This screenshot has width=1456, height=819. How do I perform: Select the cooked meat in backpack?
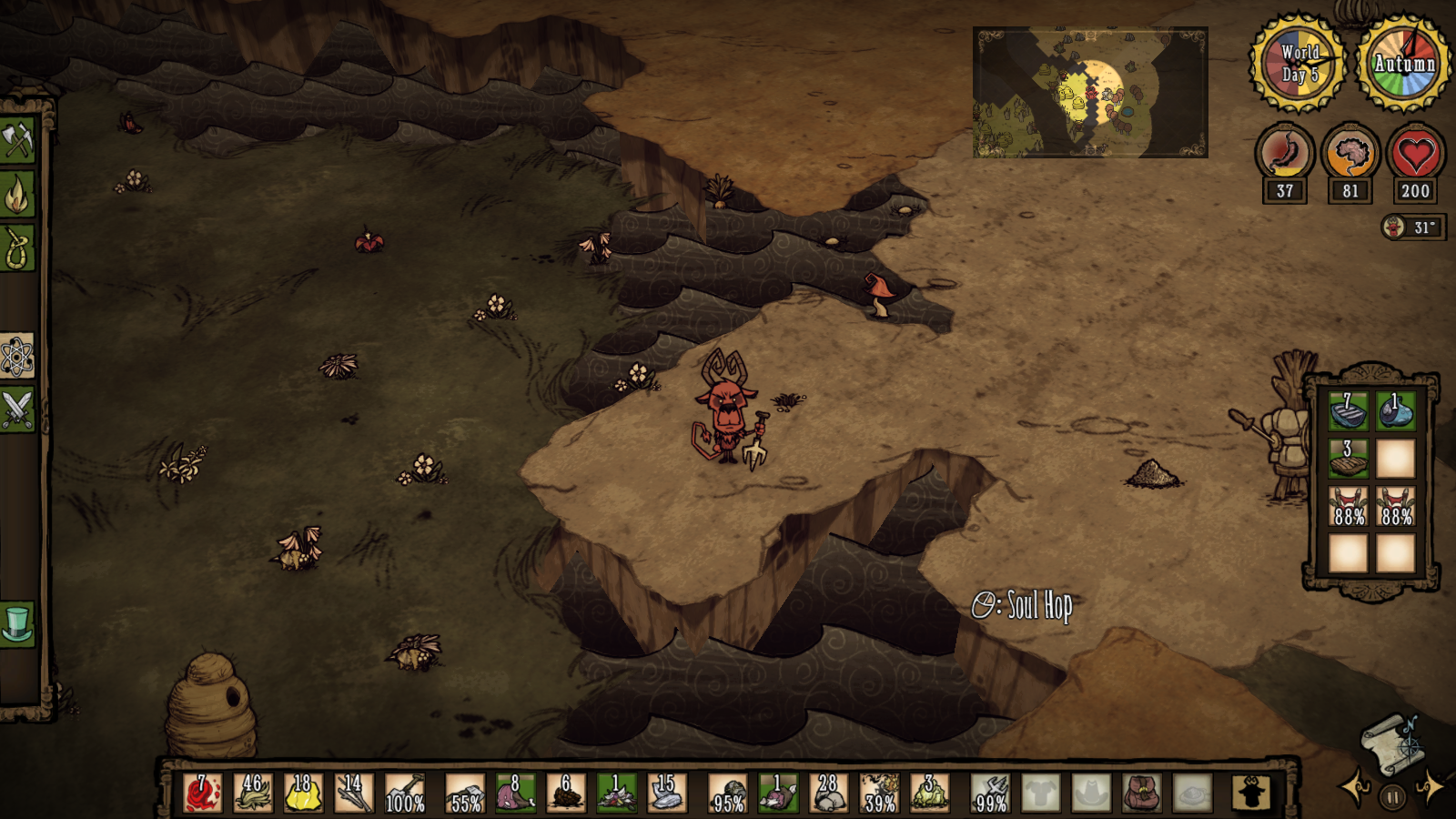(1348, 459)
